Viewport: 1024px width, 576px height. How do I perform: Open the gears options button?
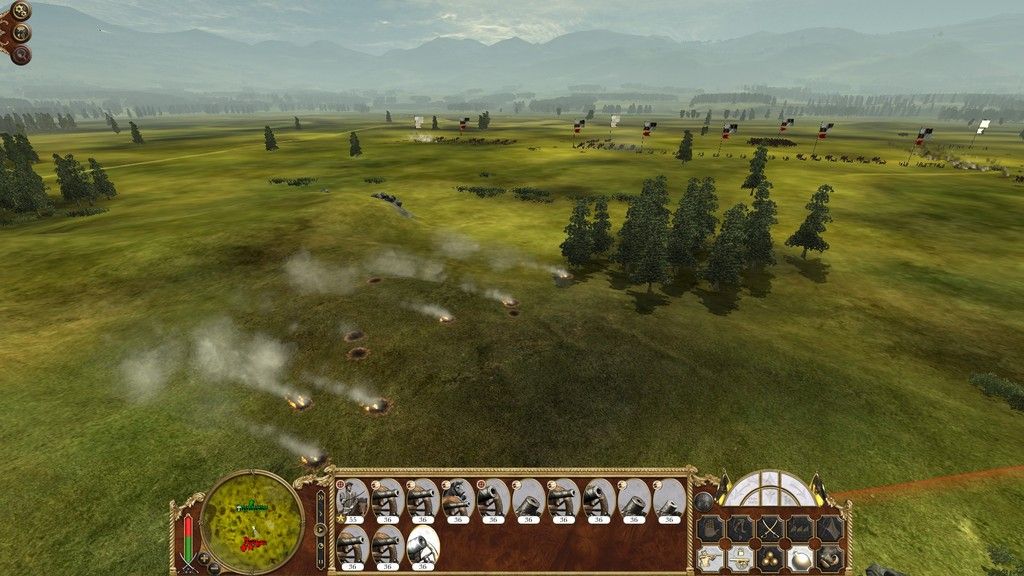coord(20,11)
